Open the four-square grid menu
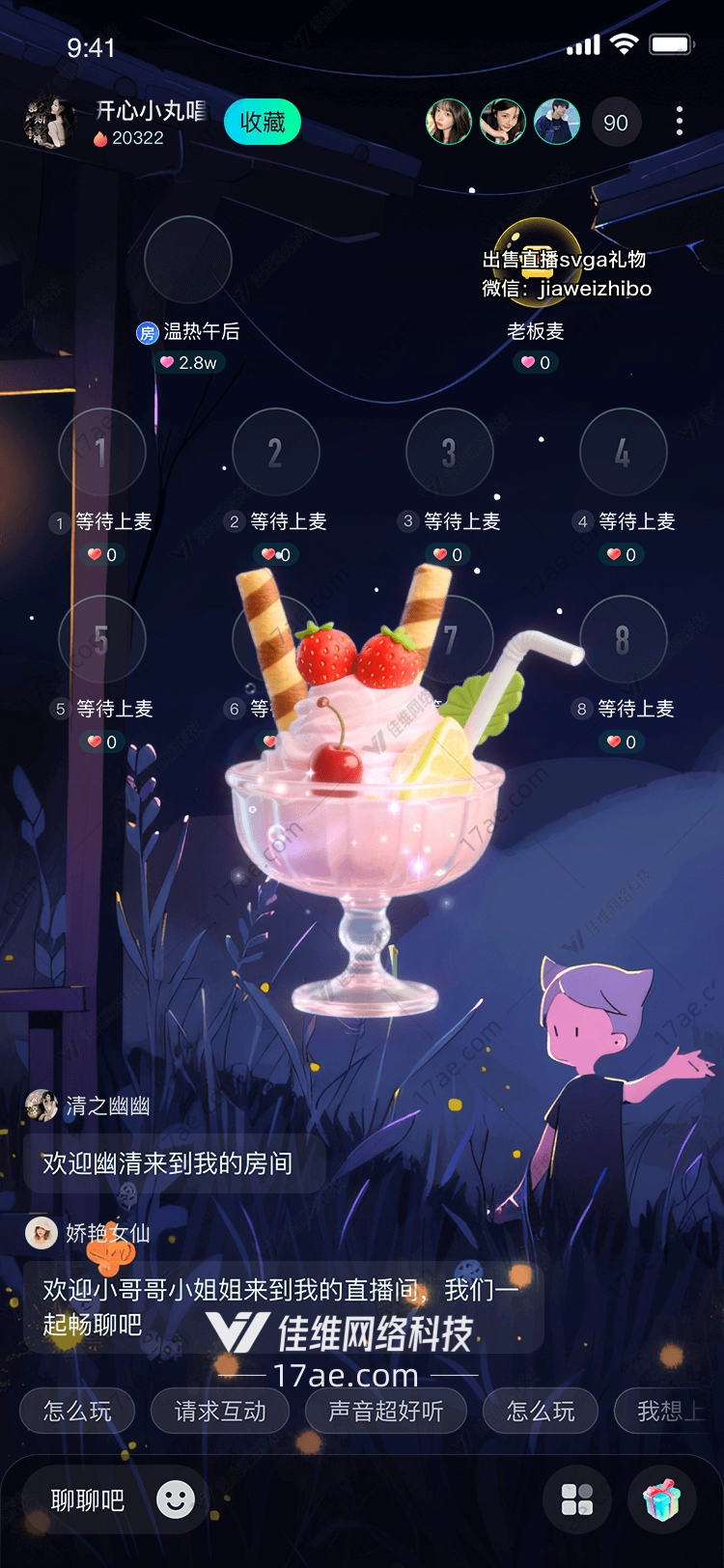 pos(577,1499)
